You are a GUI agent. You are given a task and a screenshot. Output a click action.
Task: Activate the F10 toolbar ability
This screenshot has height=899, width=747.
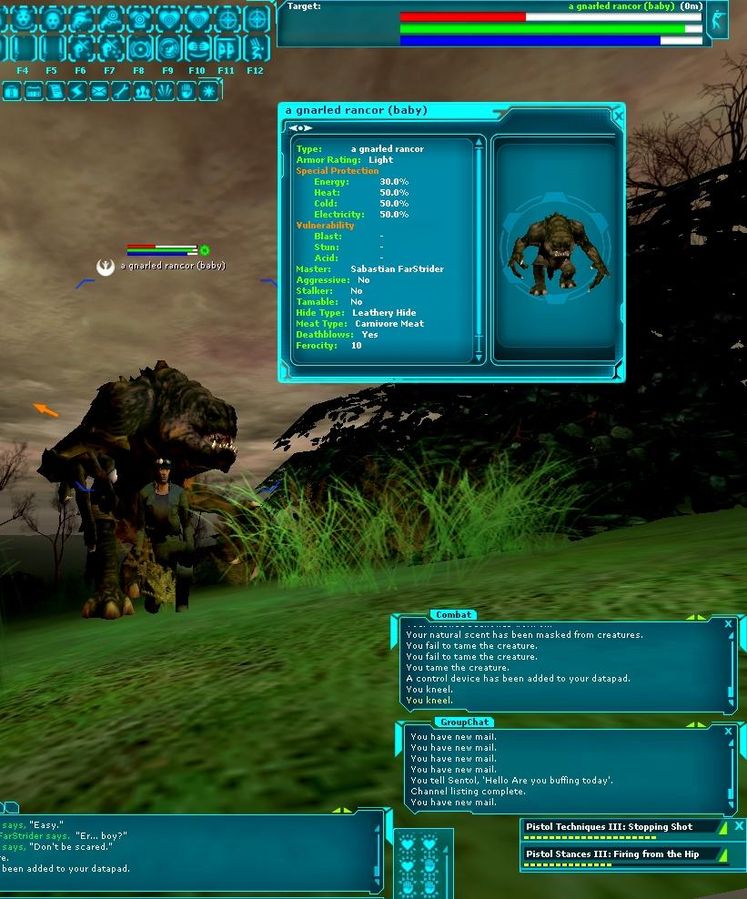point(197,47)
